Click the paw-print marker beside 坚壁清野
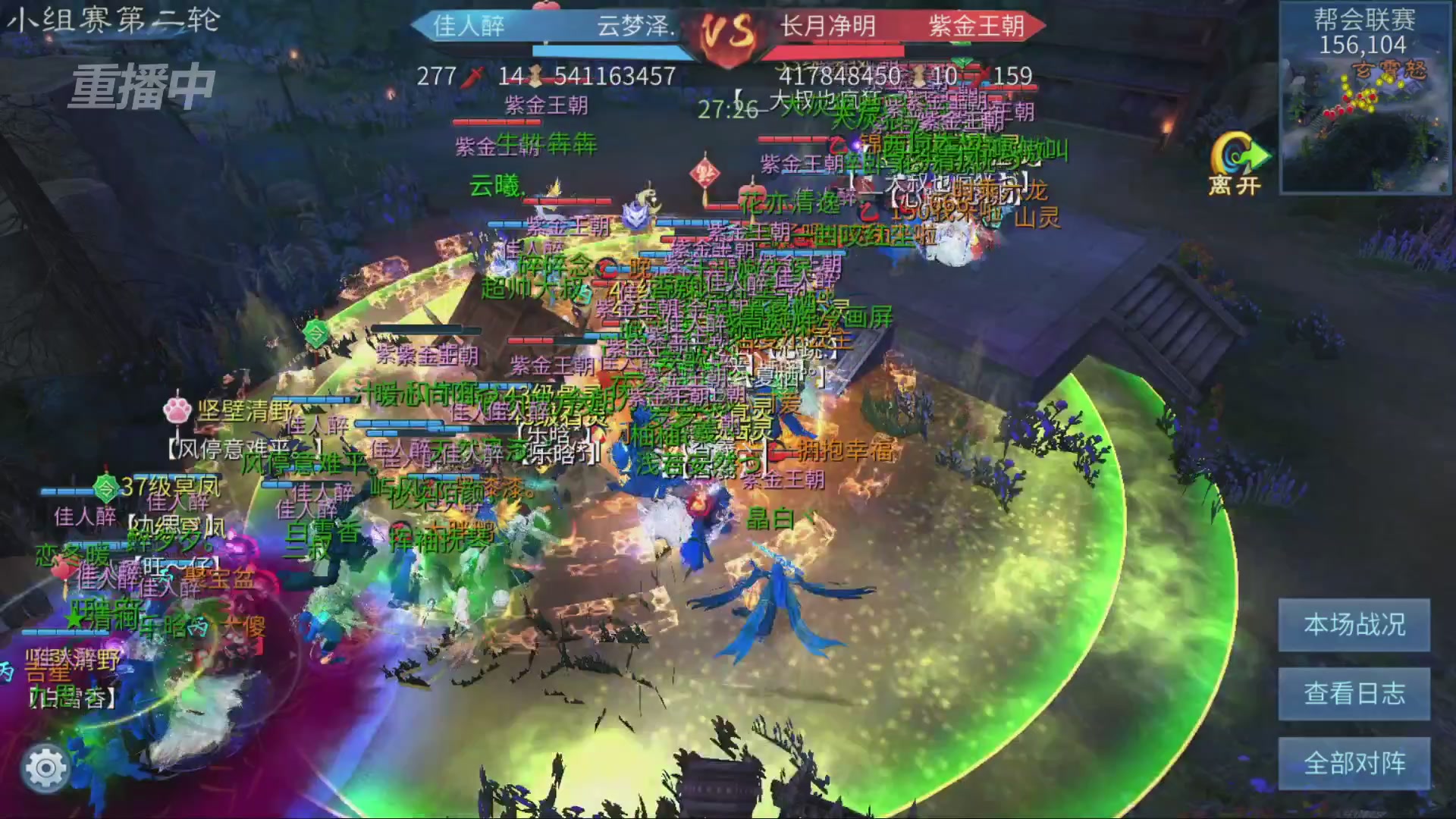1456x819 pixels. 176,409
